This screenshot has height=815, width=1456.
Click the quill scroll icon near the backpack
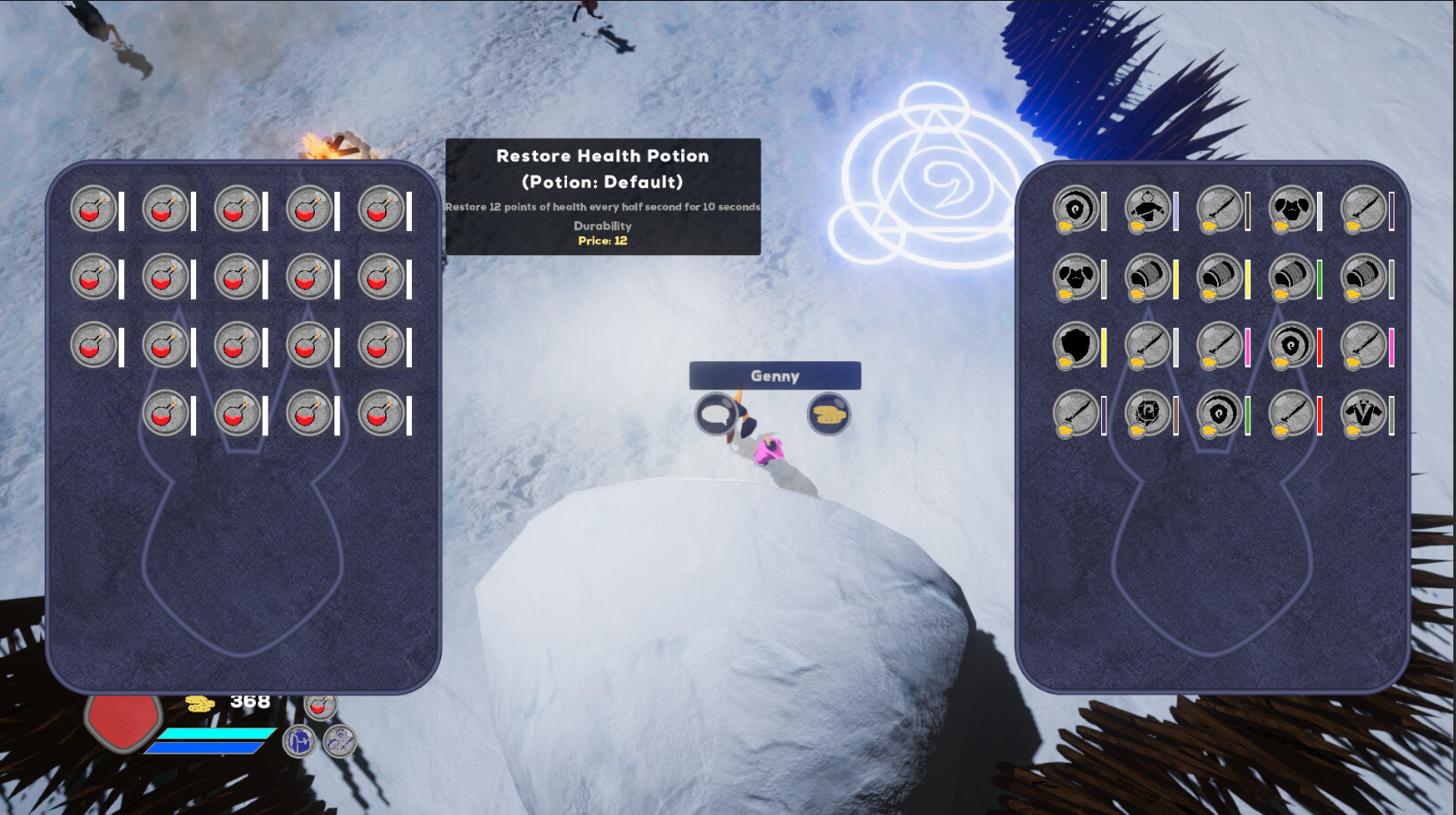click(x=339, y=742)
